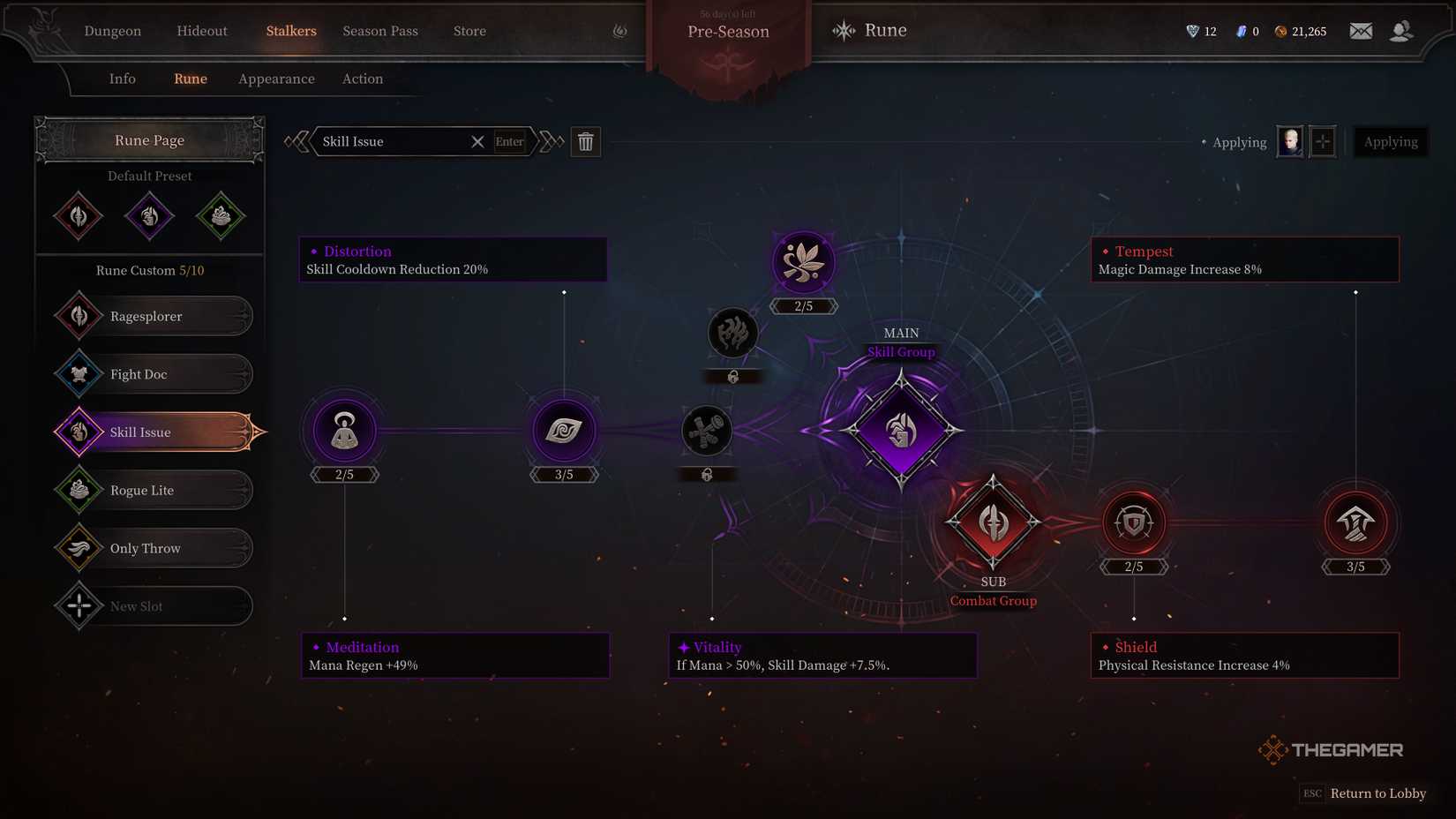The width and height of the screenshot is (1456, 819).
Task: Click the trash icon to delete the rune page
Action: 586,141
